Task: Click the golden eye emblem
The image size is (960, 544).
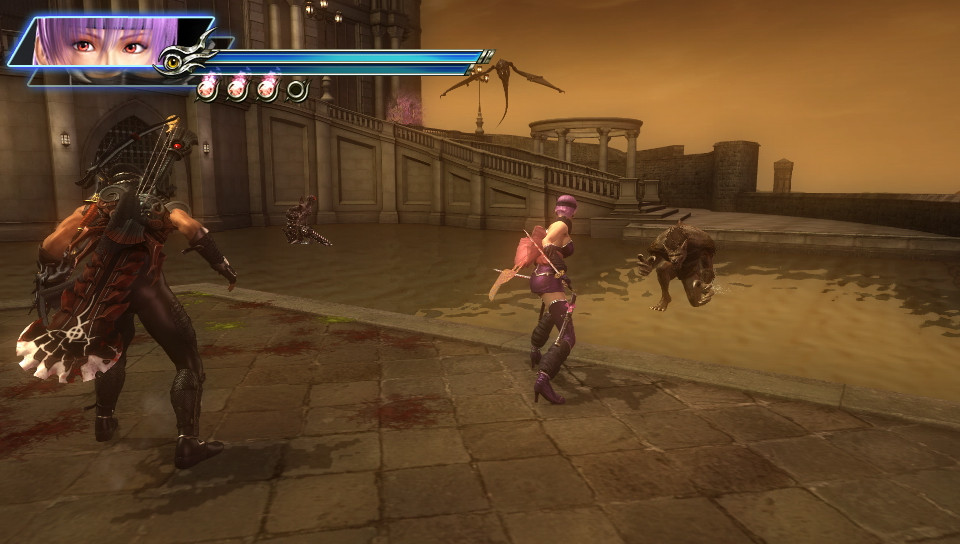Action: (x=173, y=63)
